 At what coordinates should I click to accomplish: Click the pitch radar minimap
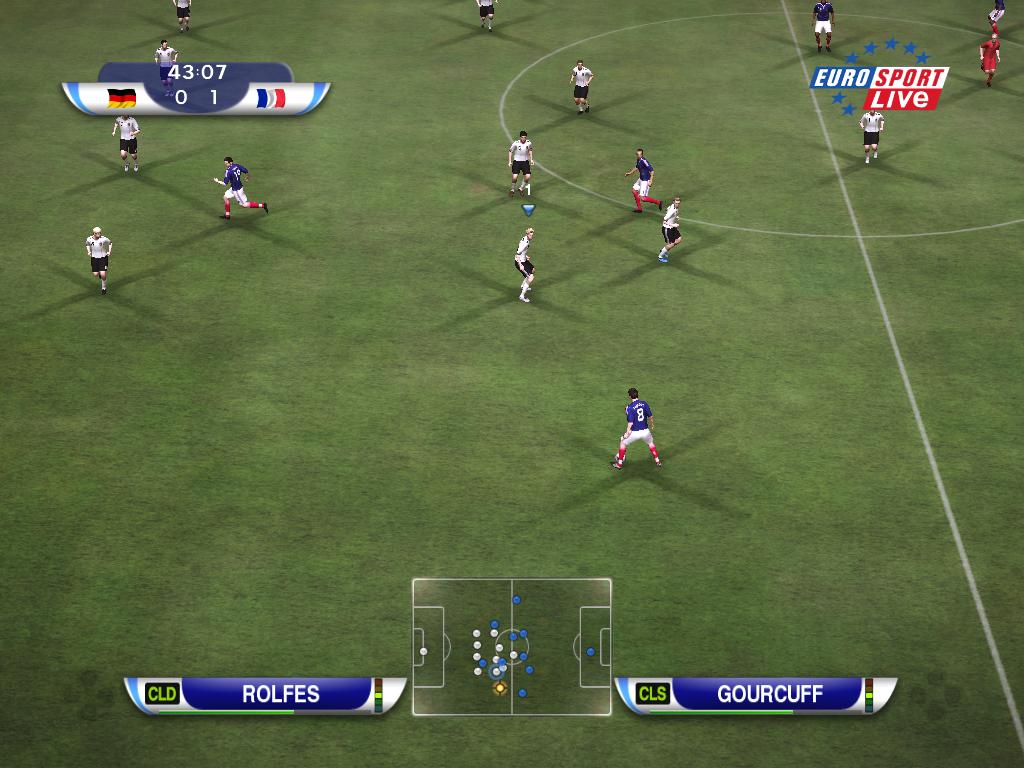pos(511,646)
